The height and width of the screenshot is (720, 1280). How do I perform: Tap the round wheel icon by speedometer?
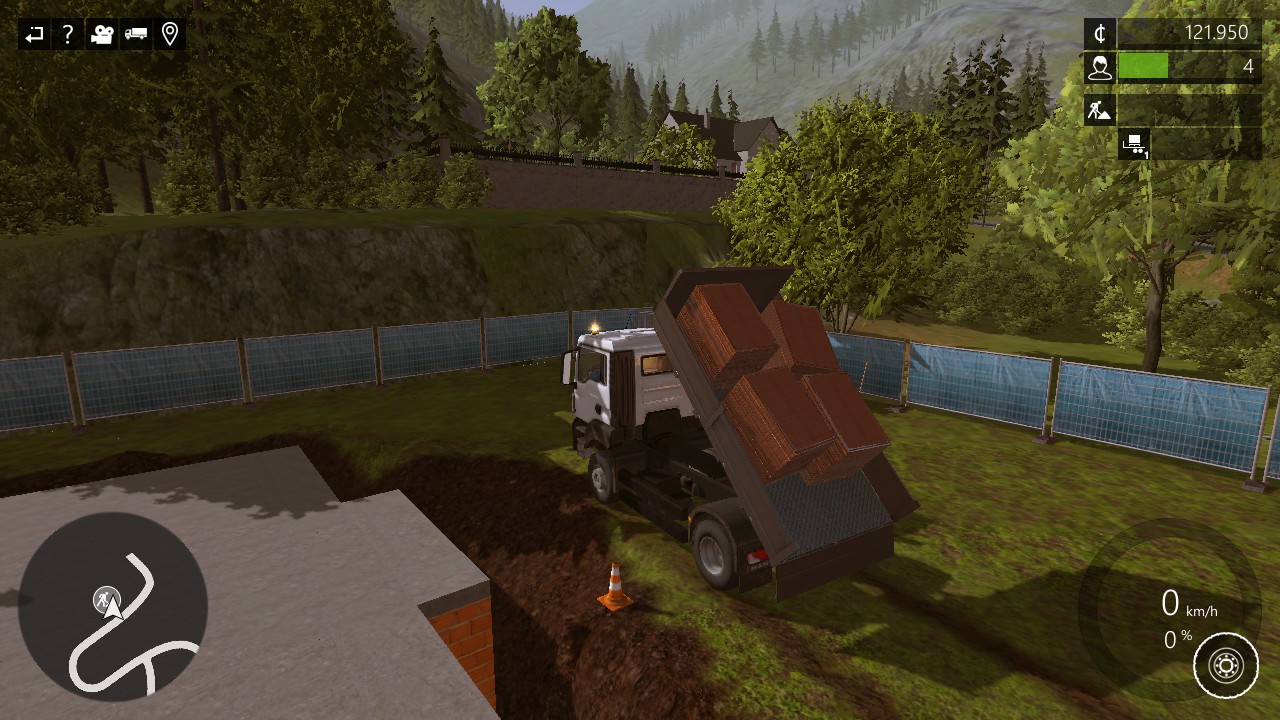(x=1226, y=665)
